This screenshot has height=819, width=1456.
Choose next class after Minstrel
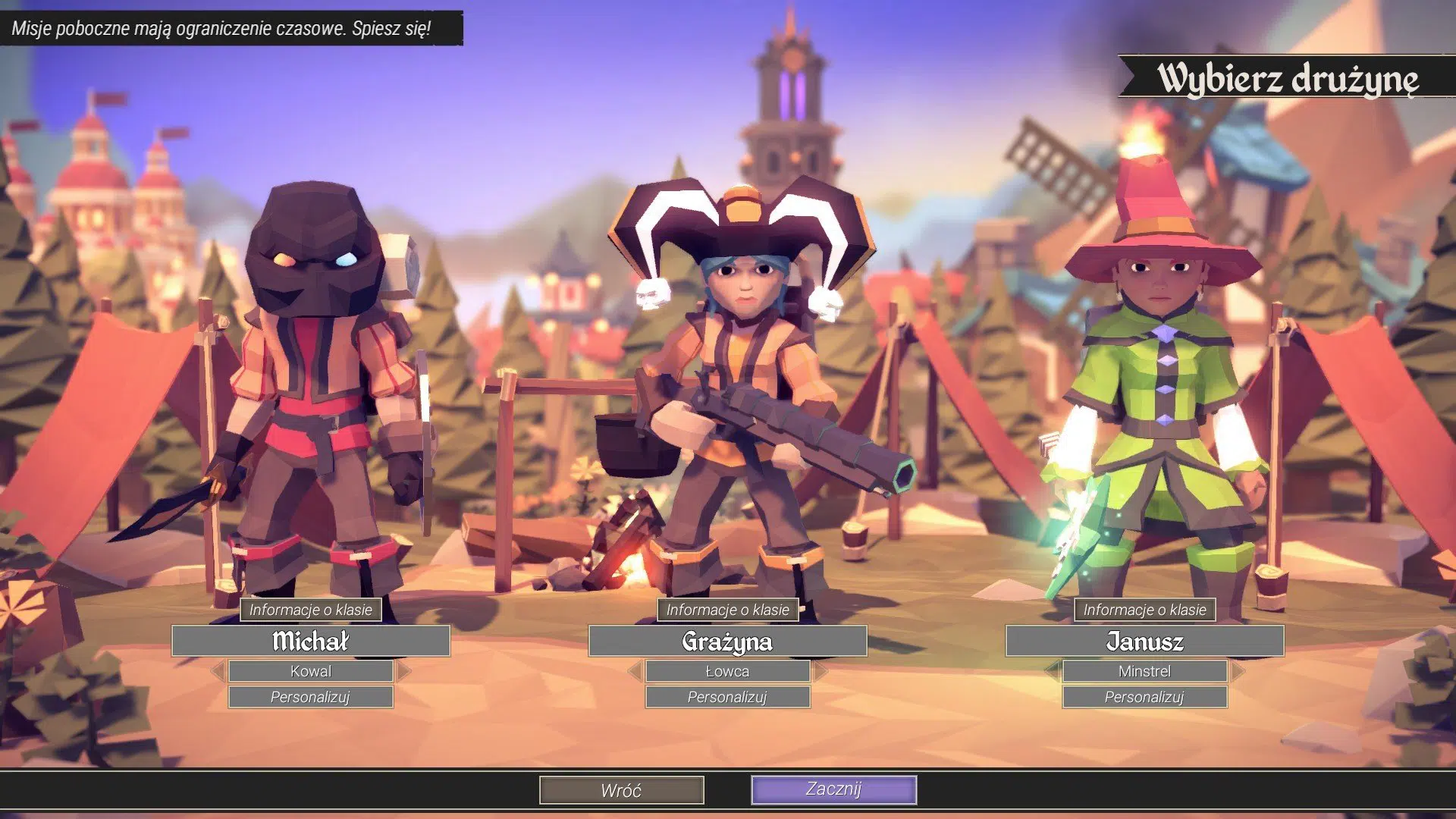pyautogui.click(x=1238, y=671)
